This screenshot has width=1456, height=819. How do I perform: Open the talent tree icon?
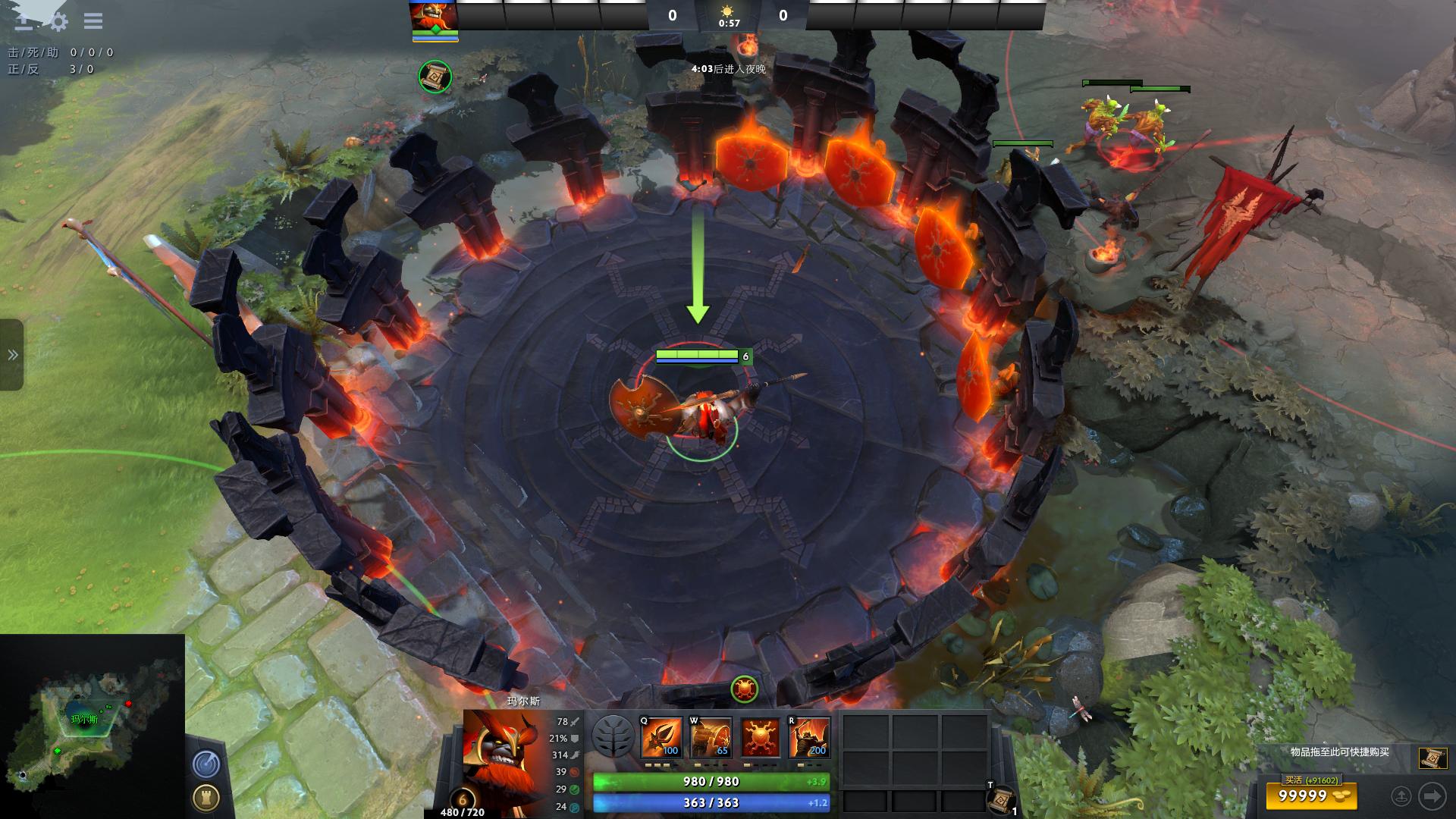pos(613,736)
